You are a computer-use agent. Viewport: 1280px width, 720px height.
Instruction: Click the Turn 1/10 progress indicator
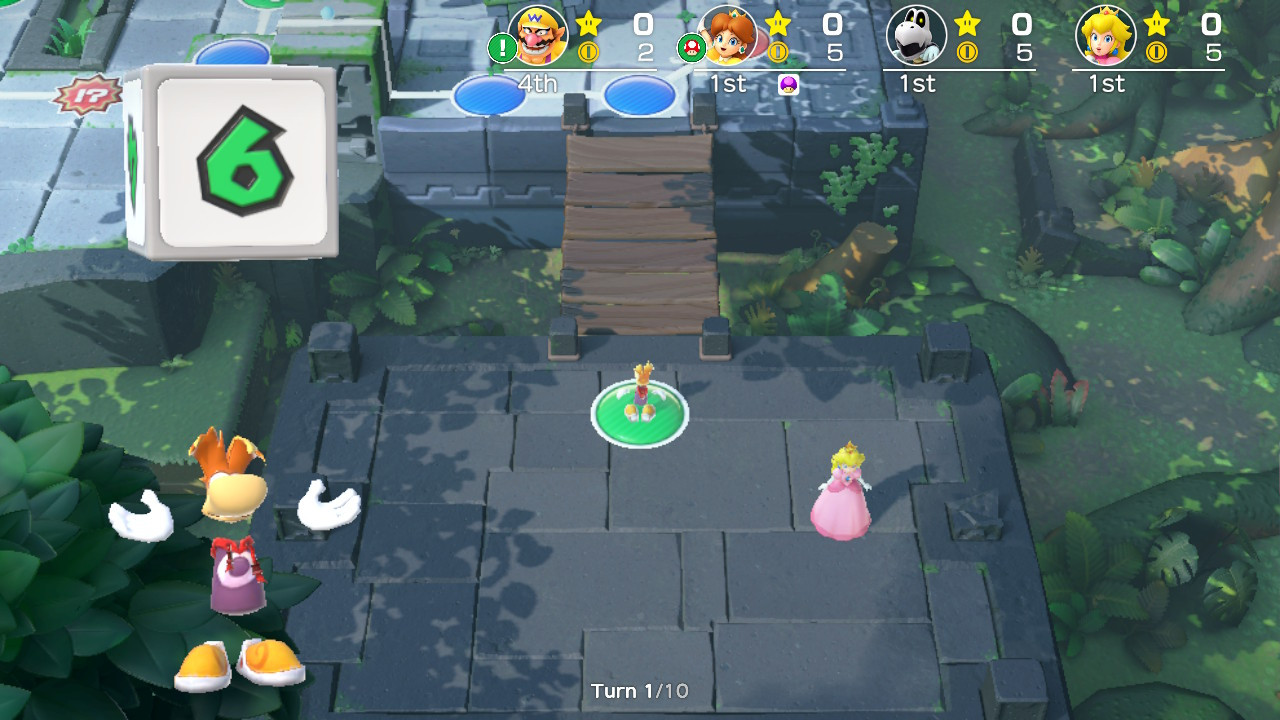pos(640,688)
